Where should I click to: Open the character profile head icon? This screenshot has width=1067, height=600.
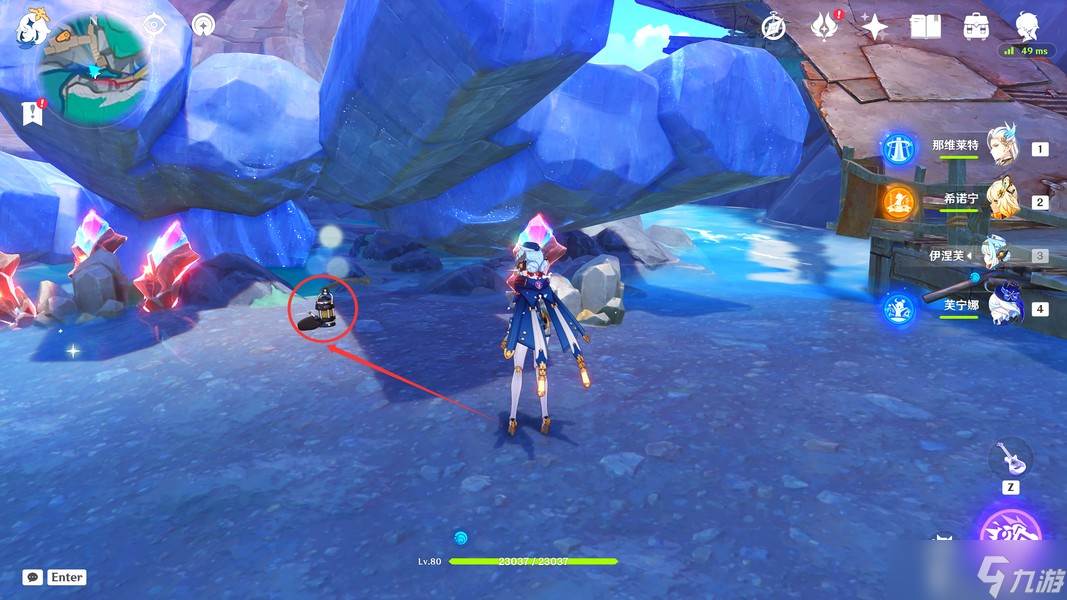[x=1028, y=25]
